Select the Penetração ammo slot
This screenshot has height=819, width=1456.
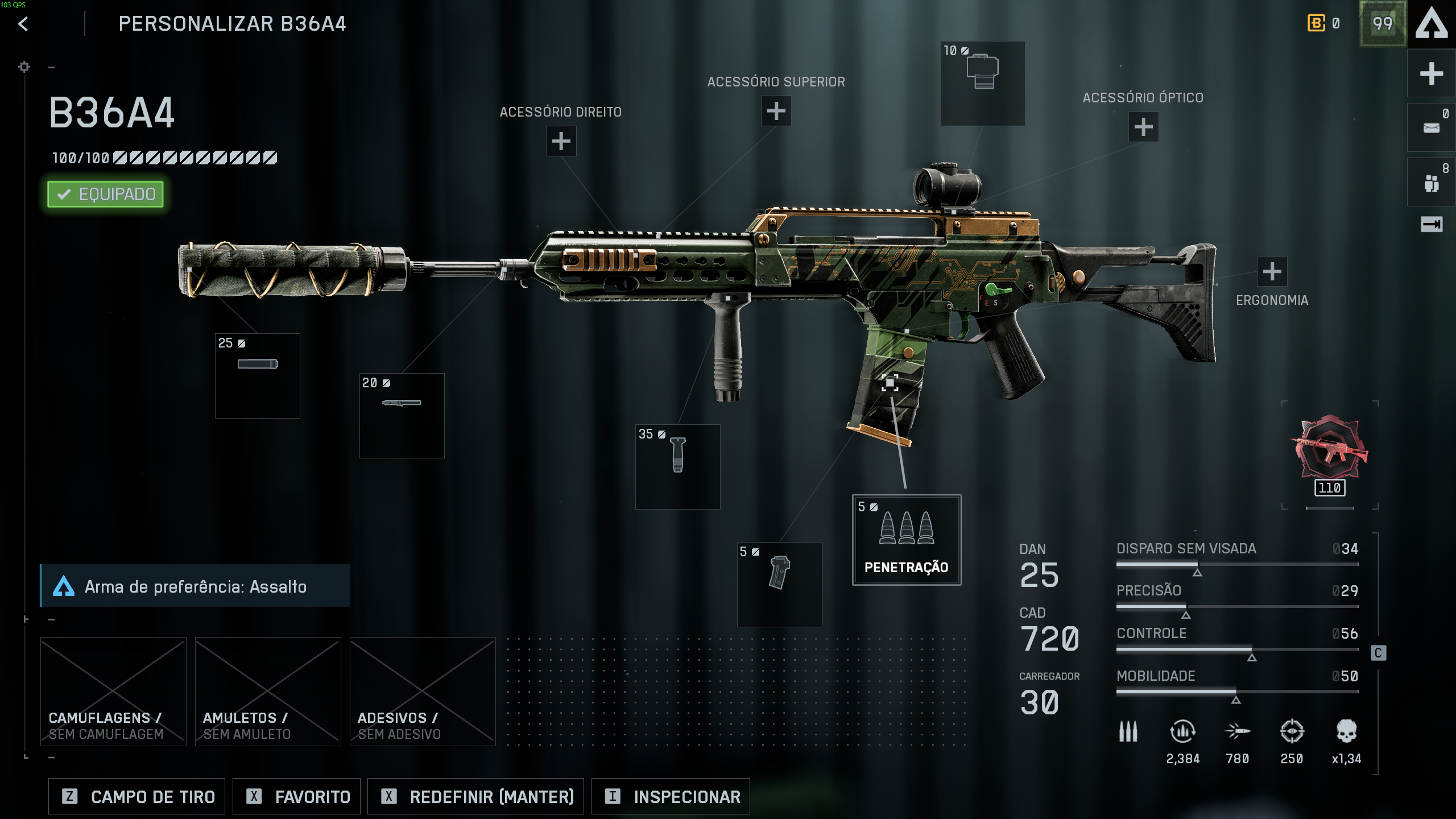click(906, 540)
